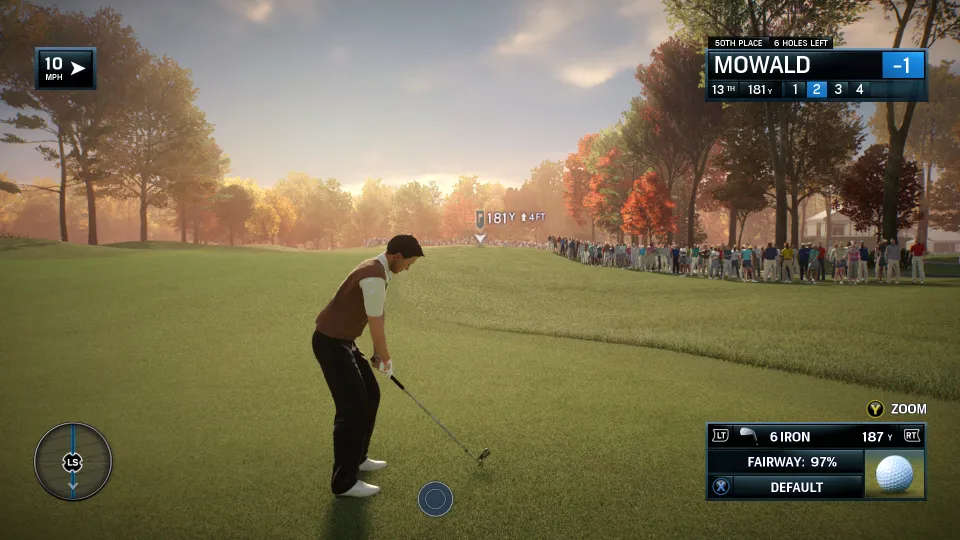The height and width of the screenshot is (540, 960).
Task: Click the circular swing meter
Action: coord(73,461)
